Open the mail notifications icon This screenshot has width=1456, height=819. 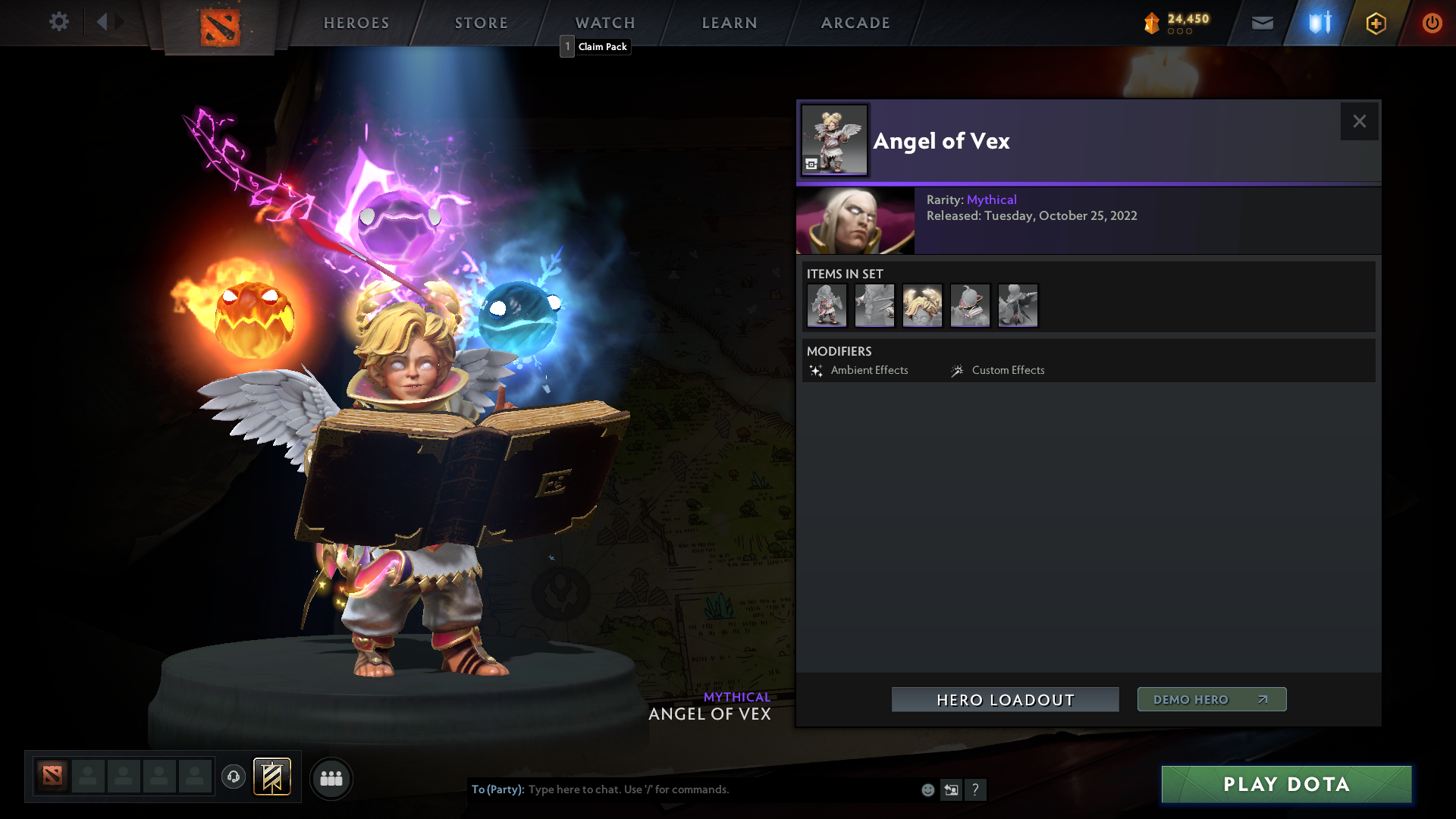[x=1262, y=23]
